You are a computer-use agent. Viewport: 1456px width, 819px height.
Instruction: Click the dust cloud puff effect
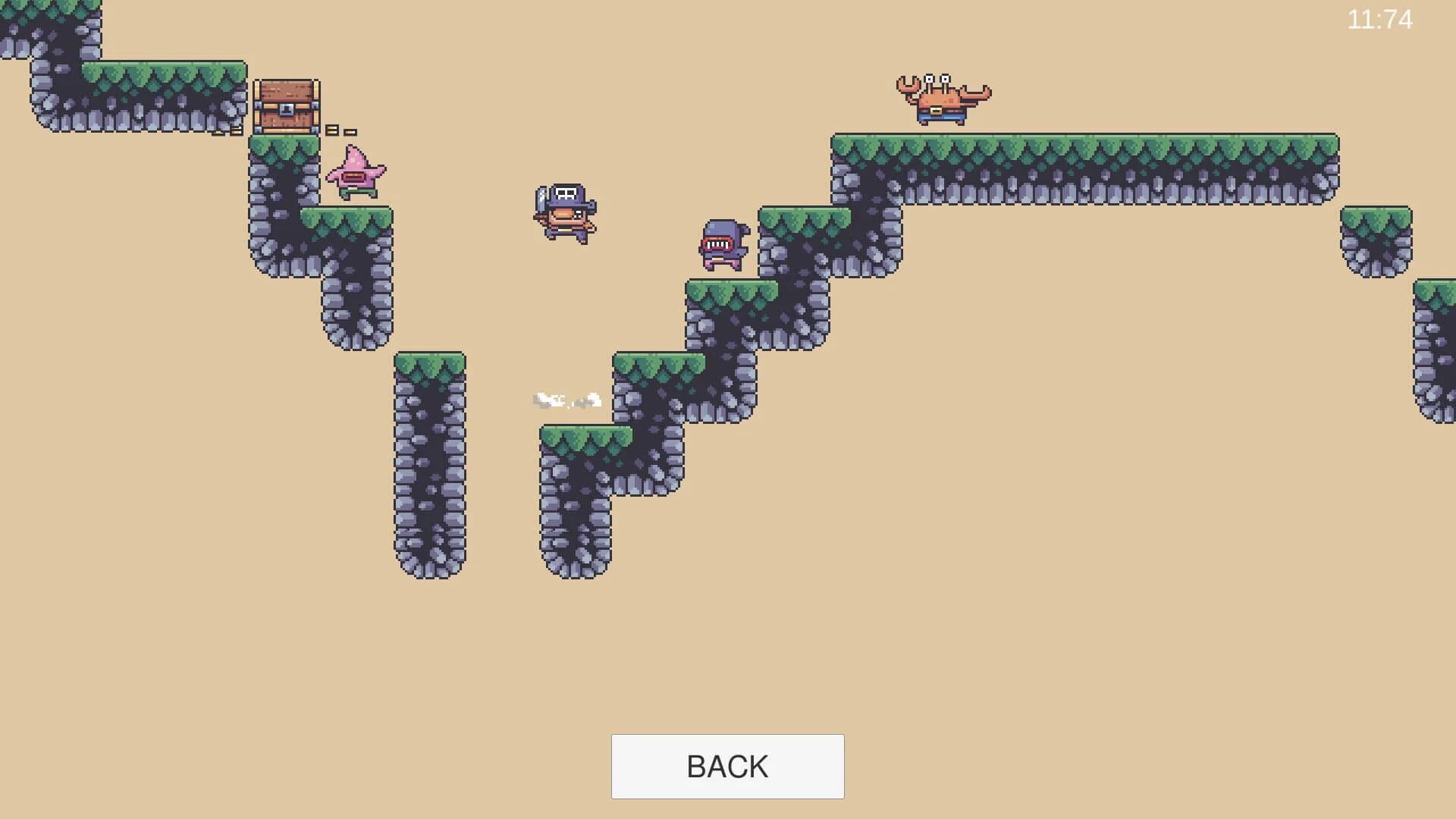tap(567, 398)
